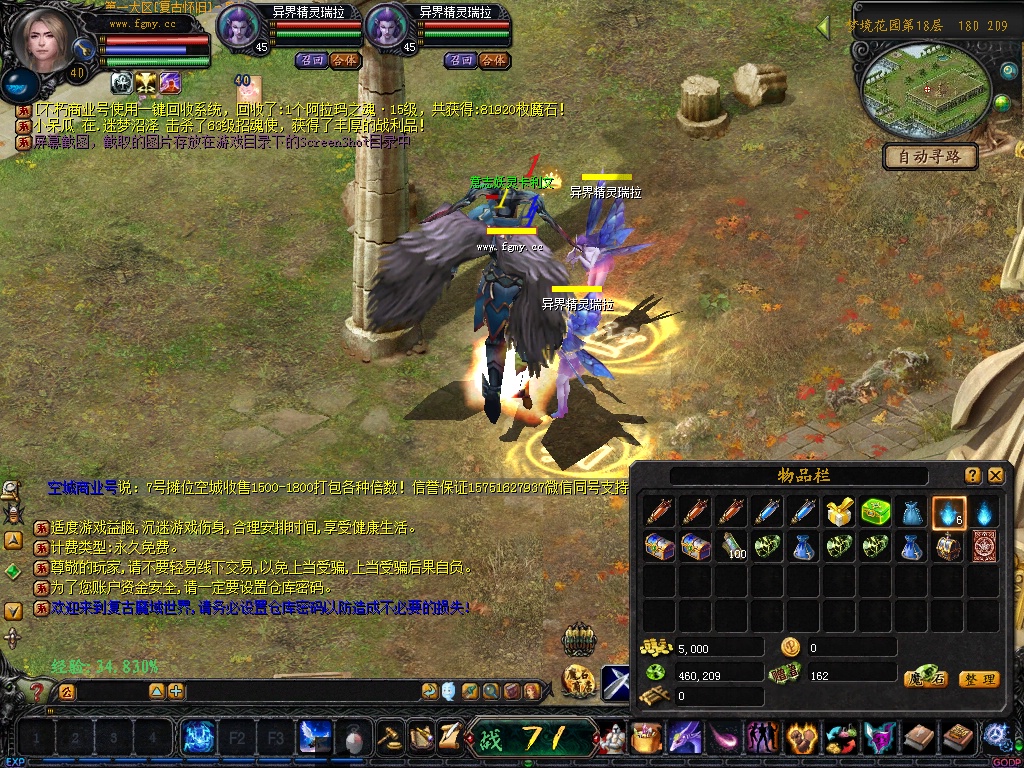Screen dimensions: 1024x768
Task: Select the yellow ribbon gift box item
Action: (x=839, y=513)
